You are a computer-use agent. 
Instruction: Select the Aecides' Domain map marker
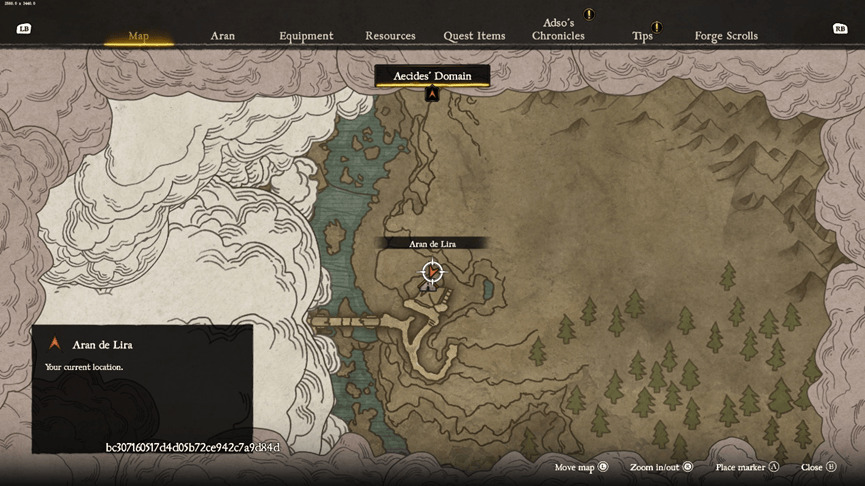click(432, 94)
